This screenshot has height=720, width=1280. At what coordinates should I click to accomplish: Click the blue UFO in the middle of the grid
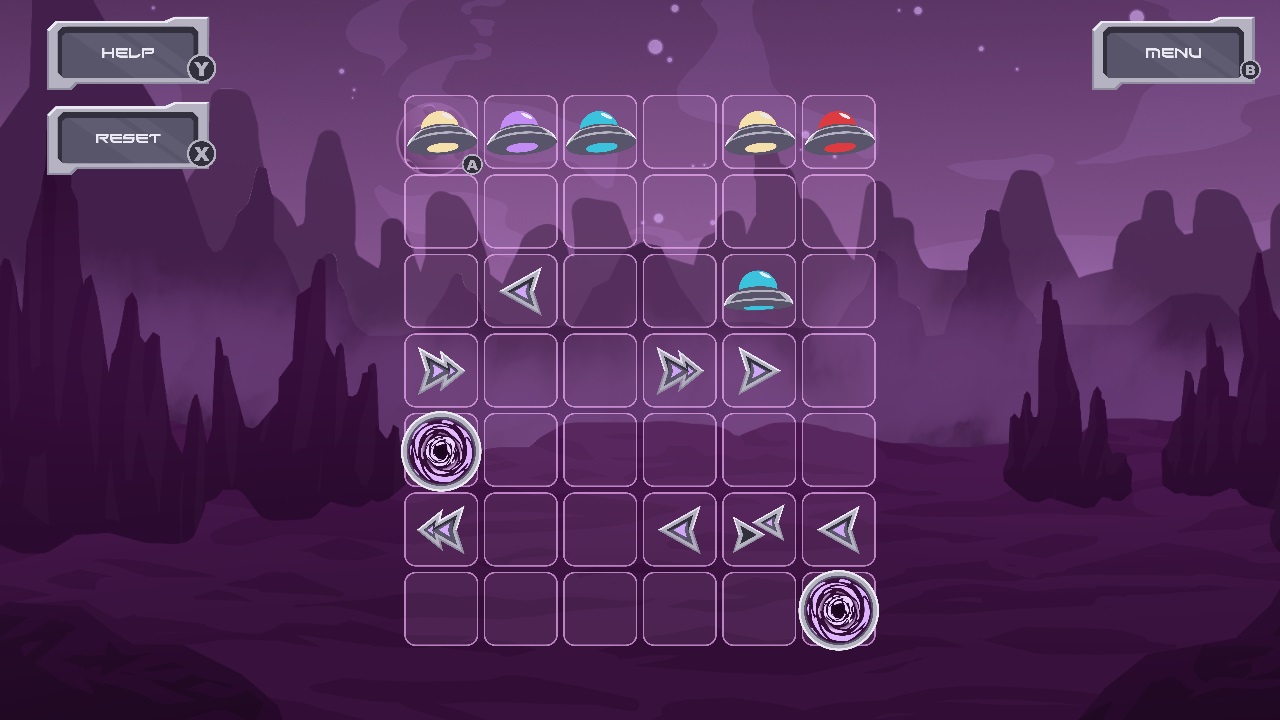[760, 290]
